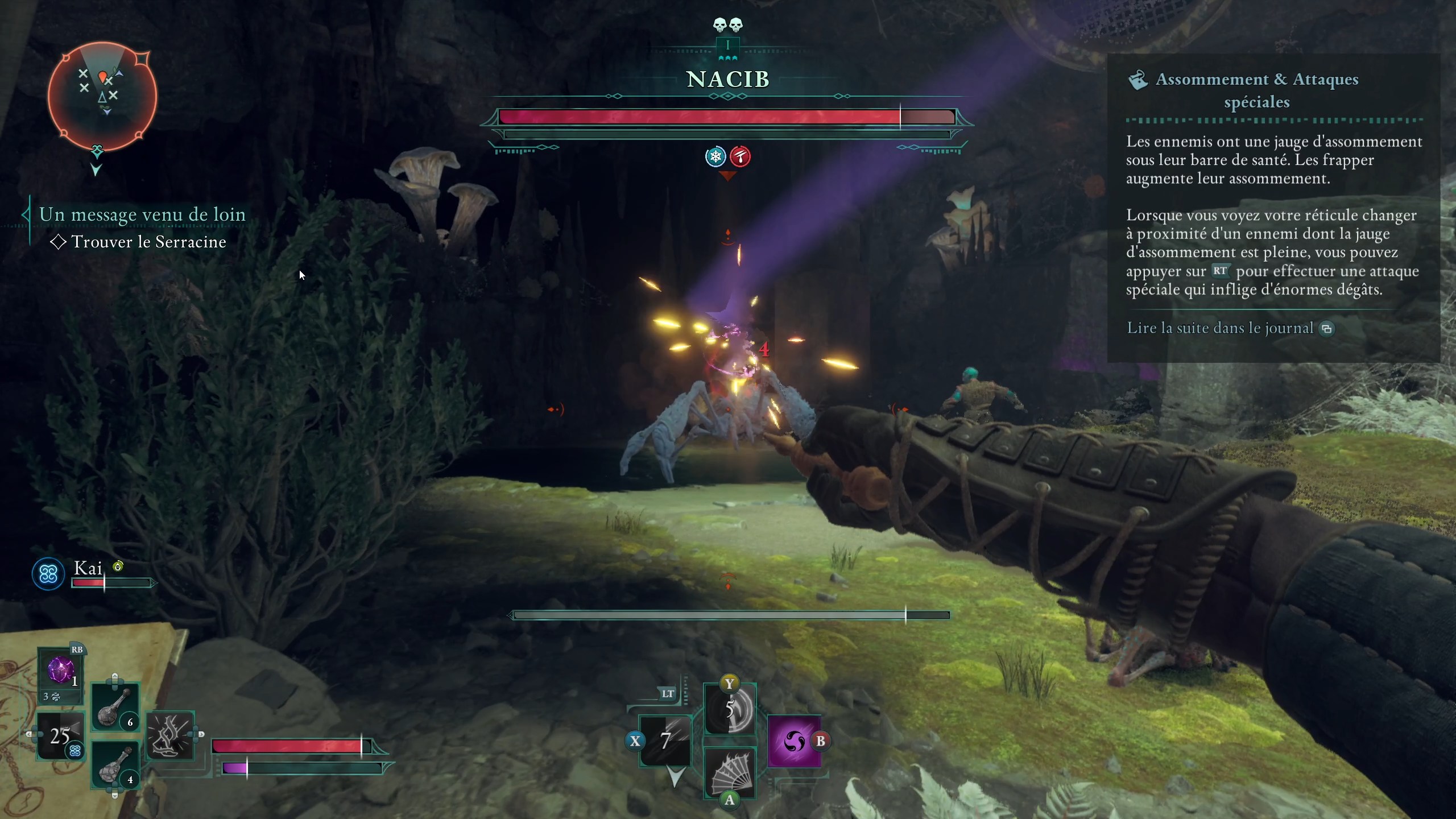The width and height of the screenshot is (1456, 819).
Task: Click the 'Assommement & Attaques spéciales' tutorial title
Action: [x=1257, y=90]
